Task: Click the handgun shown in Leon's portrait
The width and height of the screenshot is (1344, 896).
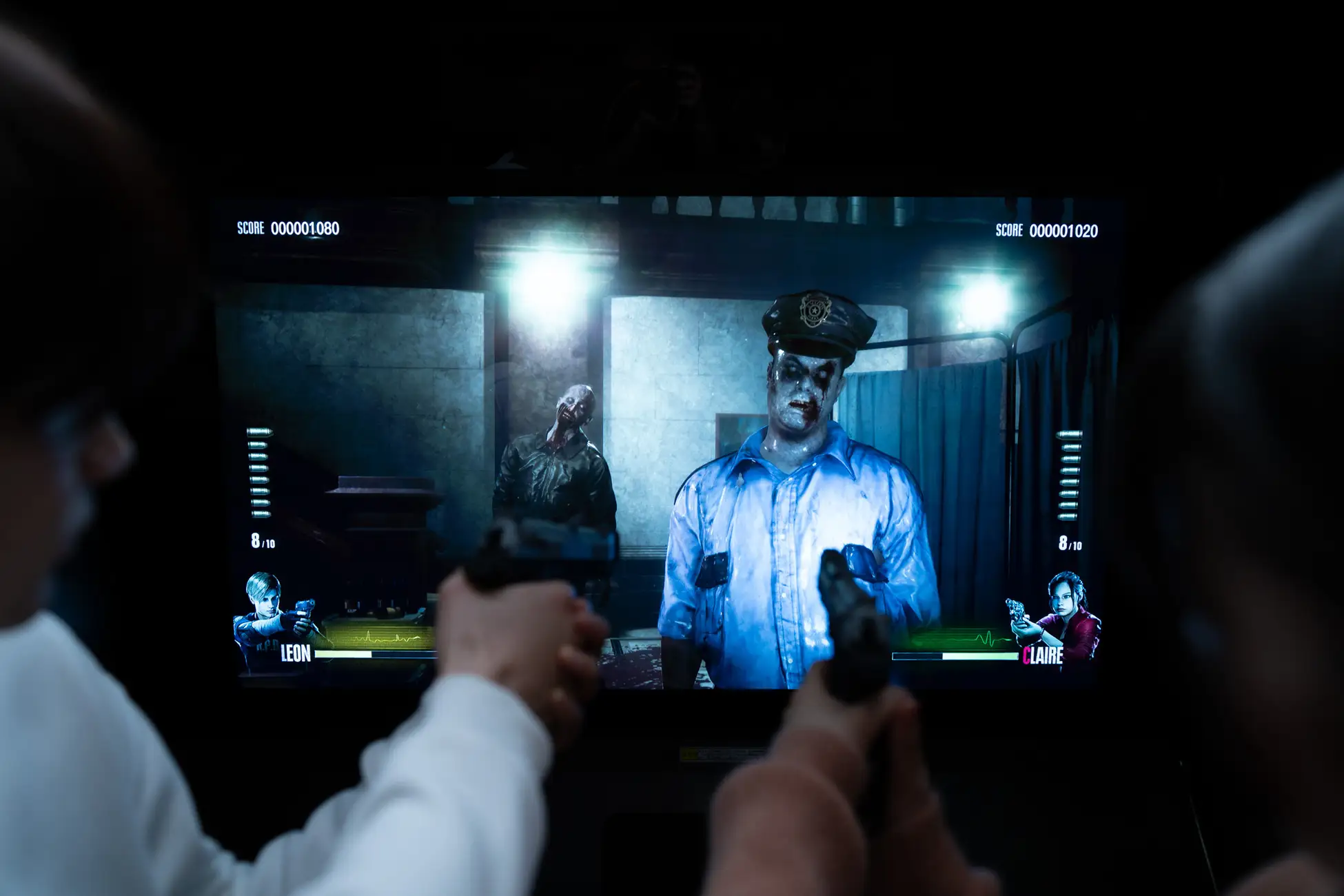Action: (303, 611)
